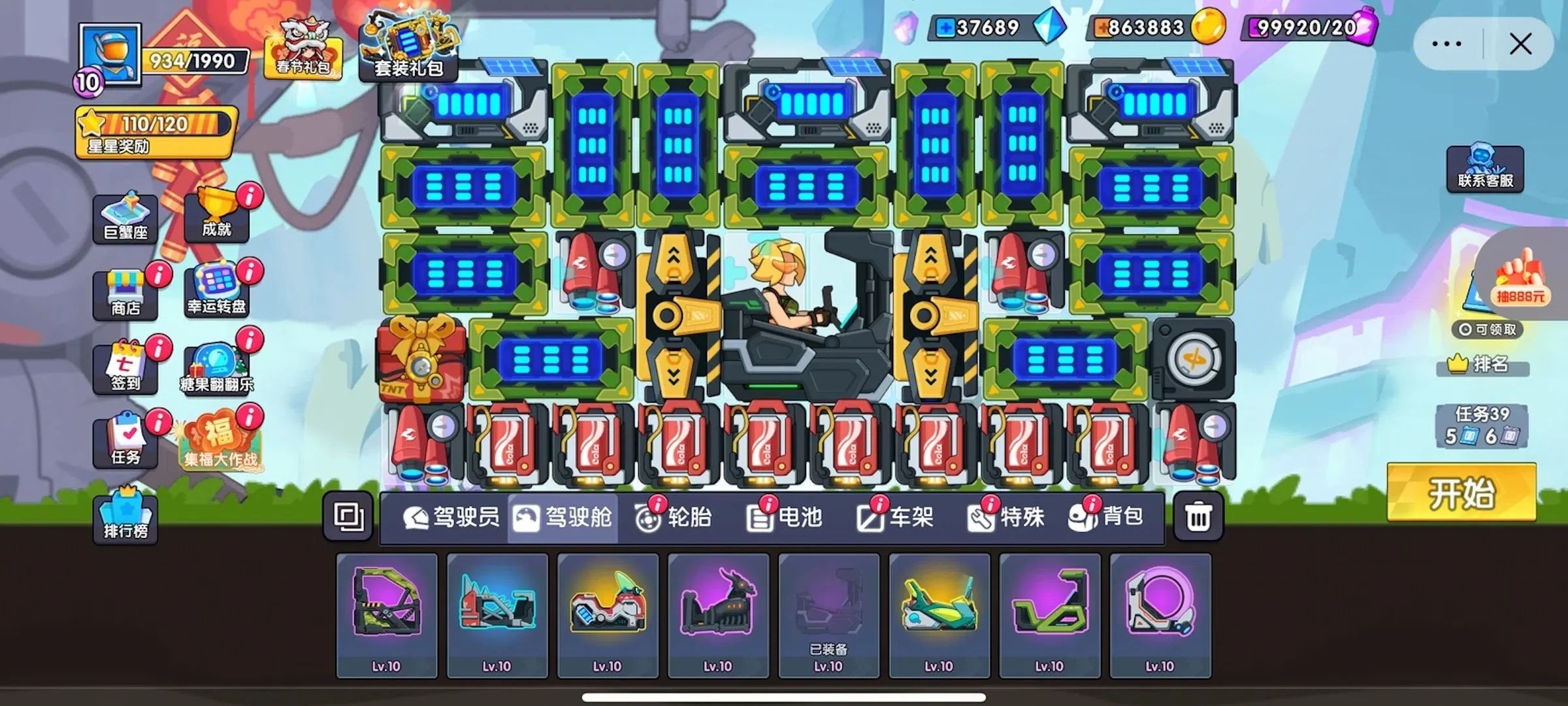
Task: Contact support via 联系客服
Action: point(1485,169)
